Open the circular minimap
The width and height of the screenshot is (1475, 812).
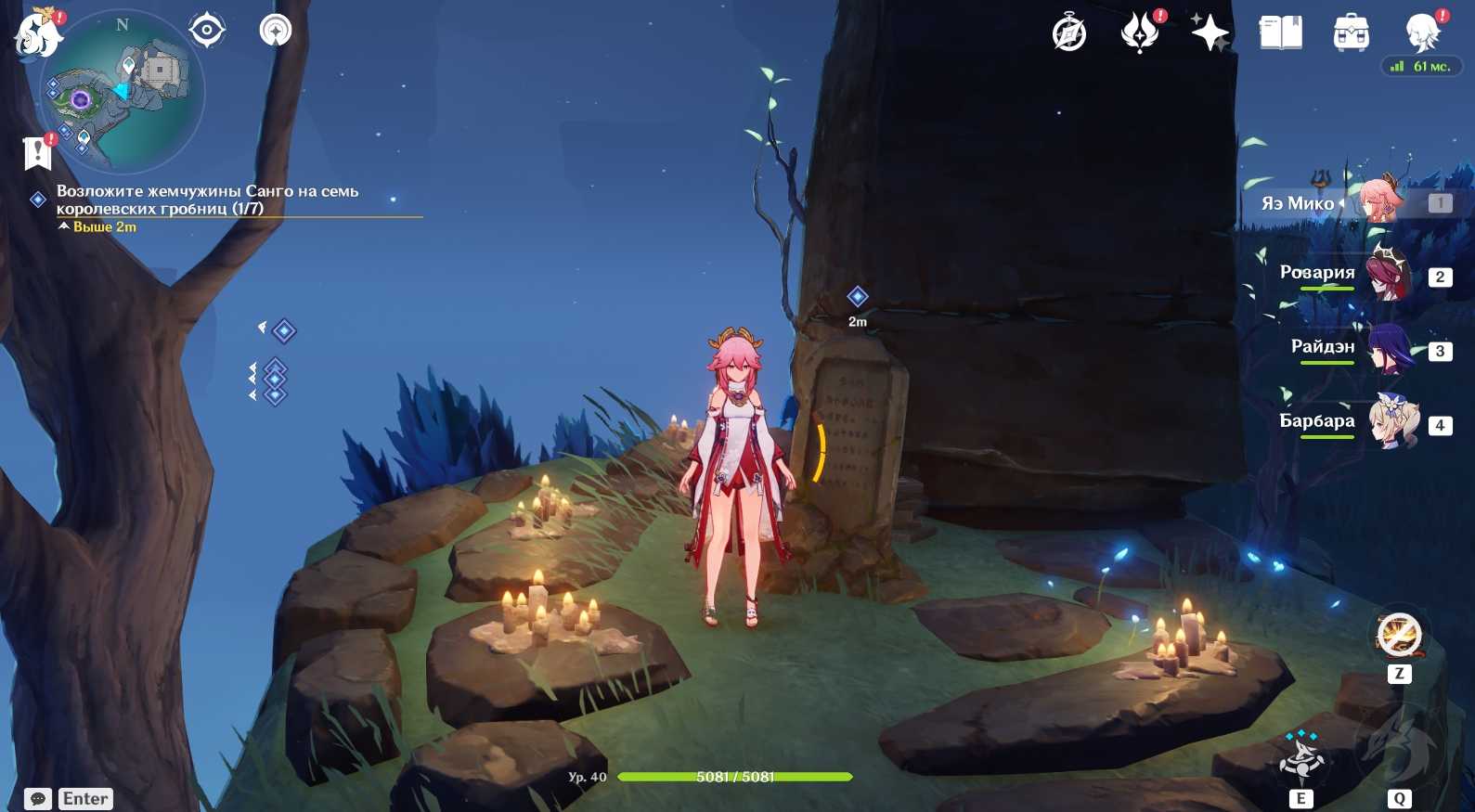coord(123,91)
